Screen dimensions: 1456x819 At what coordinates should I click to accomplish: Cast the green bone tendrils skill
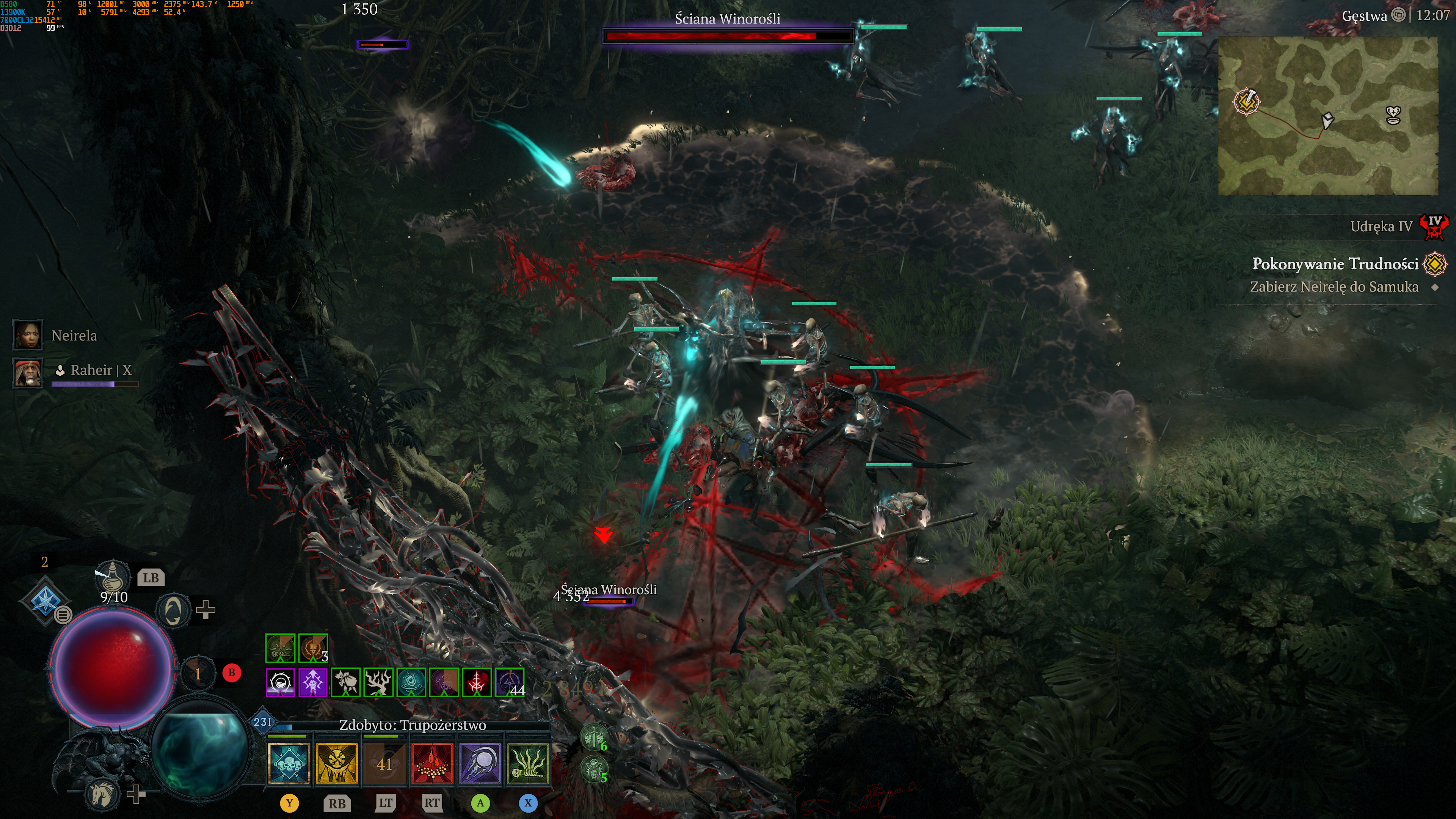tap(528, 764)
